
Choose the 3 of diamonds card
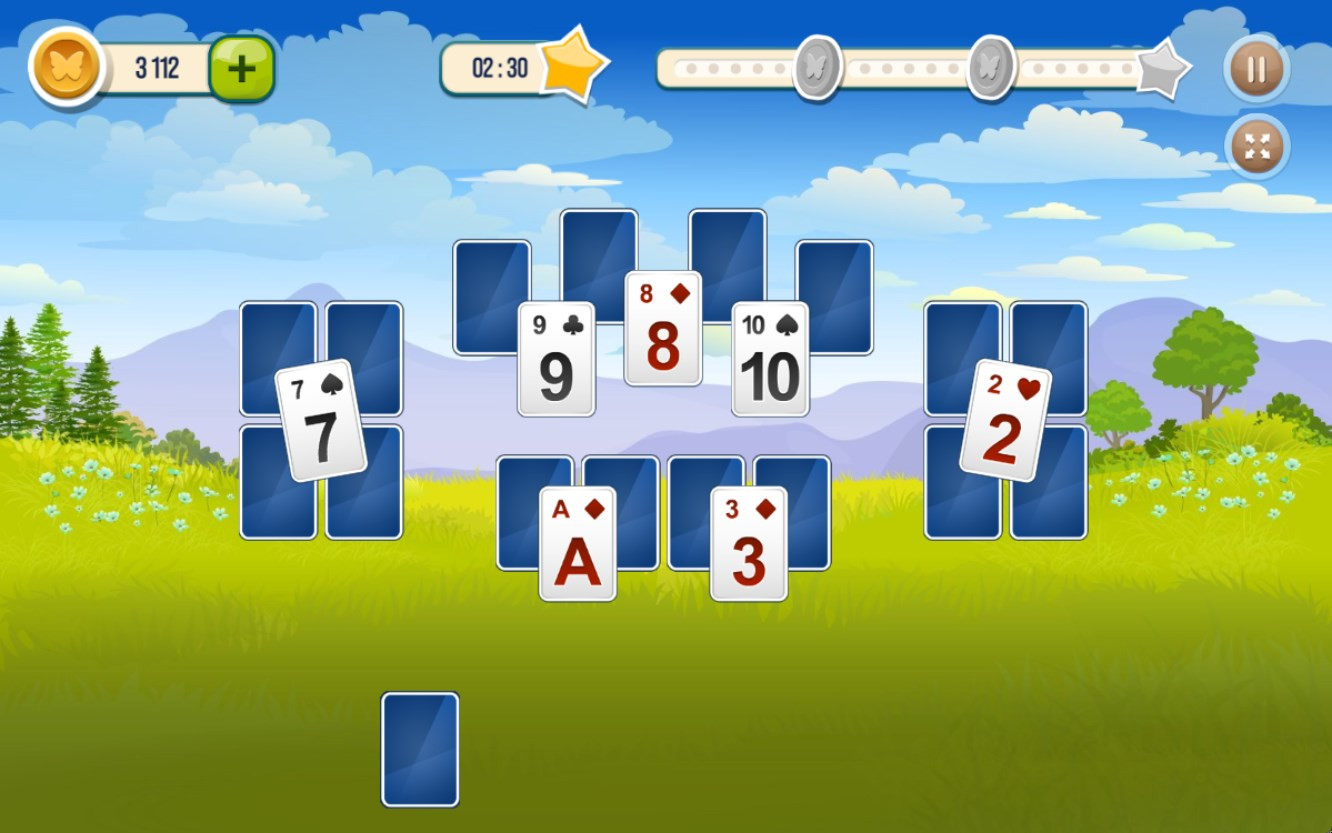click(x=748, y=544)
